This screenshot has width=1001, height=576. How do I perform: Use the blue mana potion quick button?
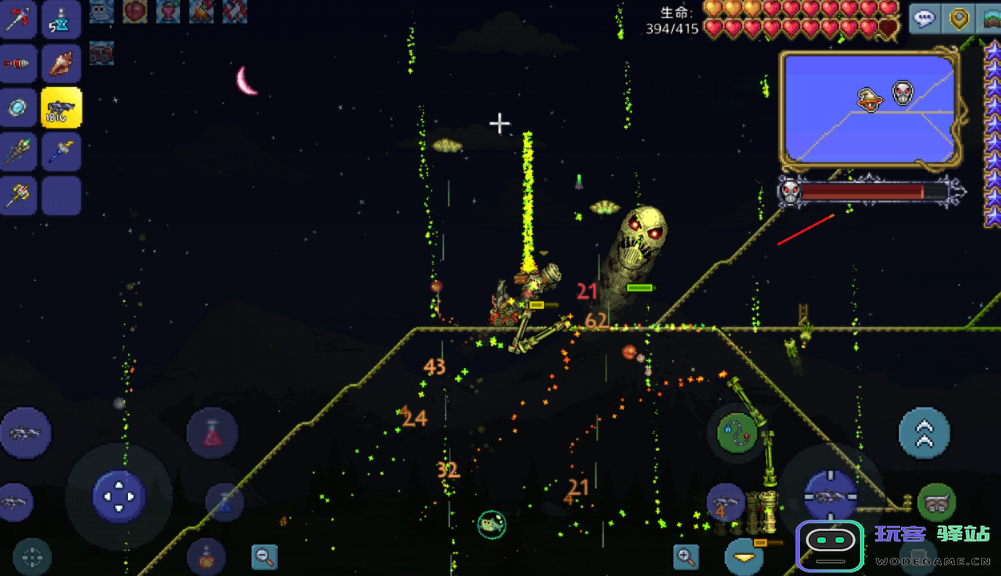tap(224, 502)
